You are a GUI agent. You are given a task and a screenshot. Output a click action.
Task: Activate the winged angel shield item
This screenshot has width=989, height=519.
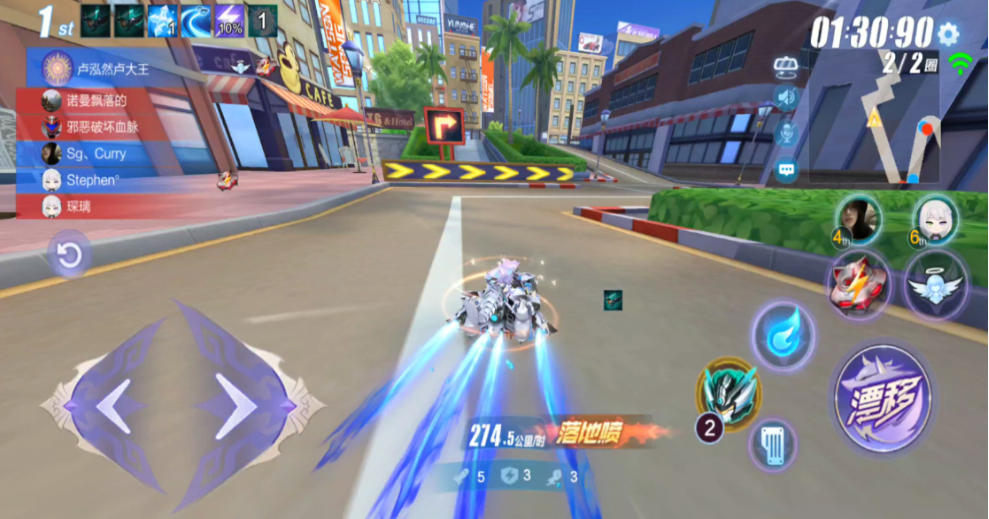[935, 284]
